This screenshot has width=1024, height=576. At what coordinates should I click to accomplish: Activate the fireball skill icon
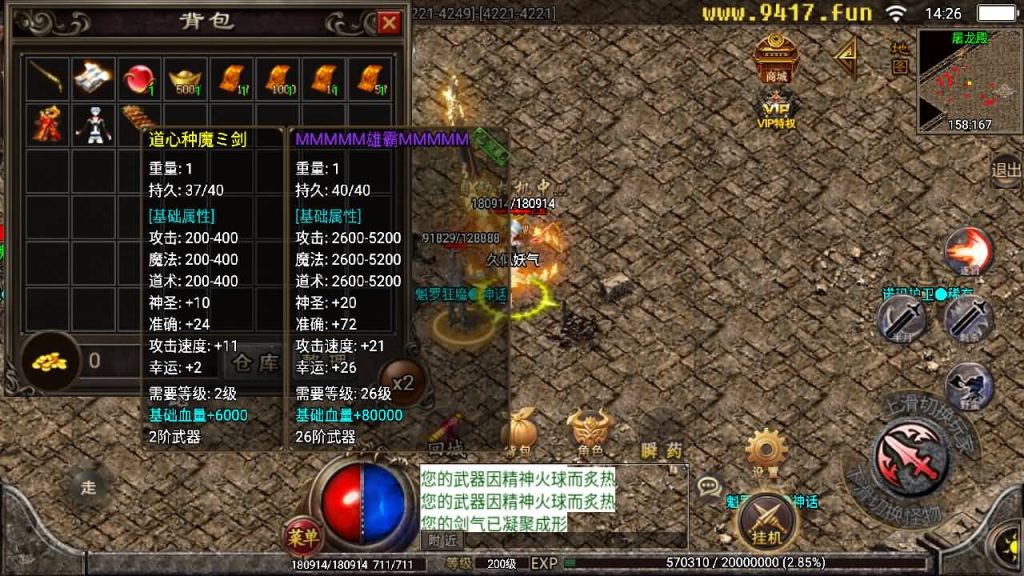coord(968,251)
